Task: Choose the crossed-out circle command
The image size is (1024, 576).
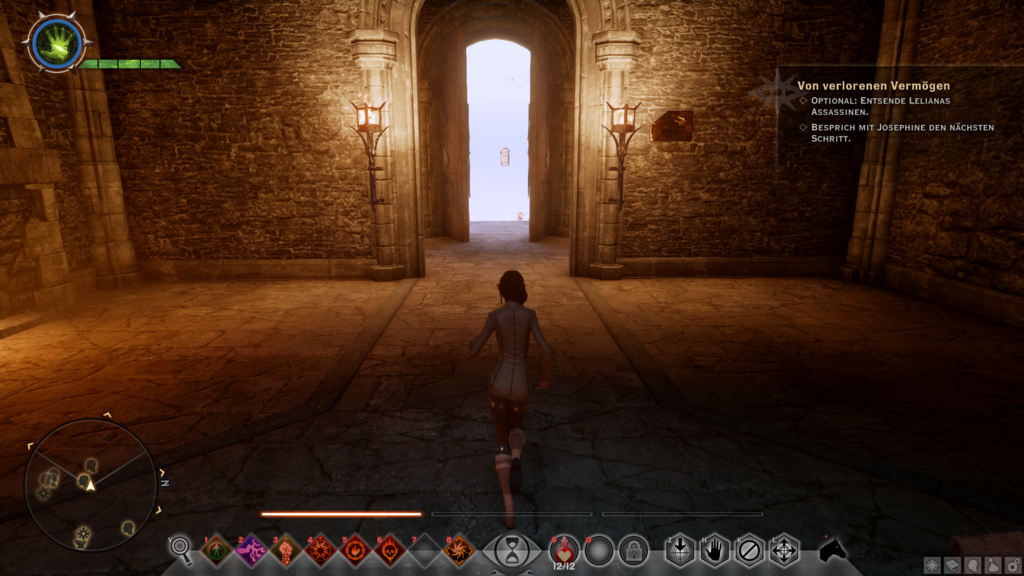Action: (x=749, y=550)
